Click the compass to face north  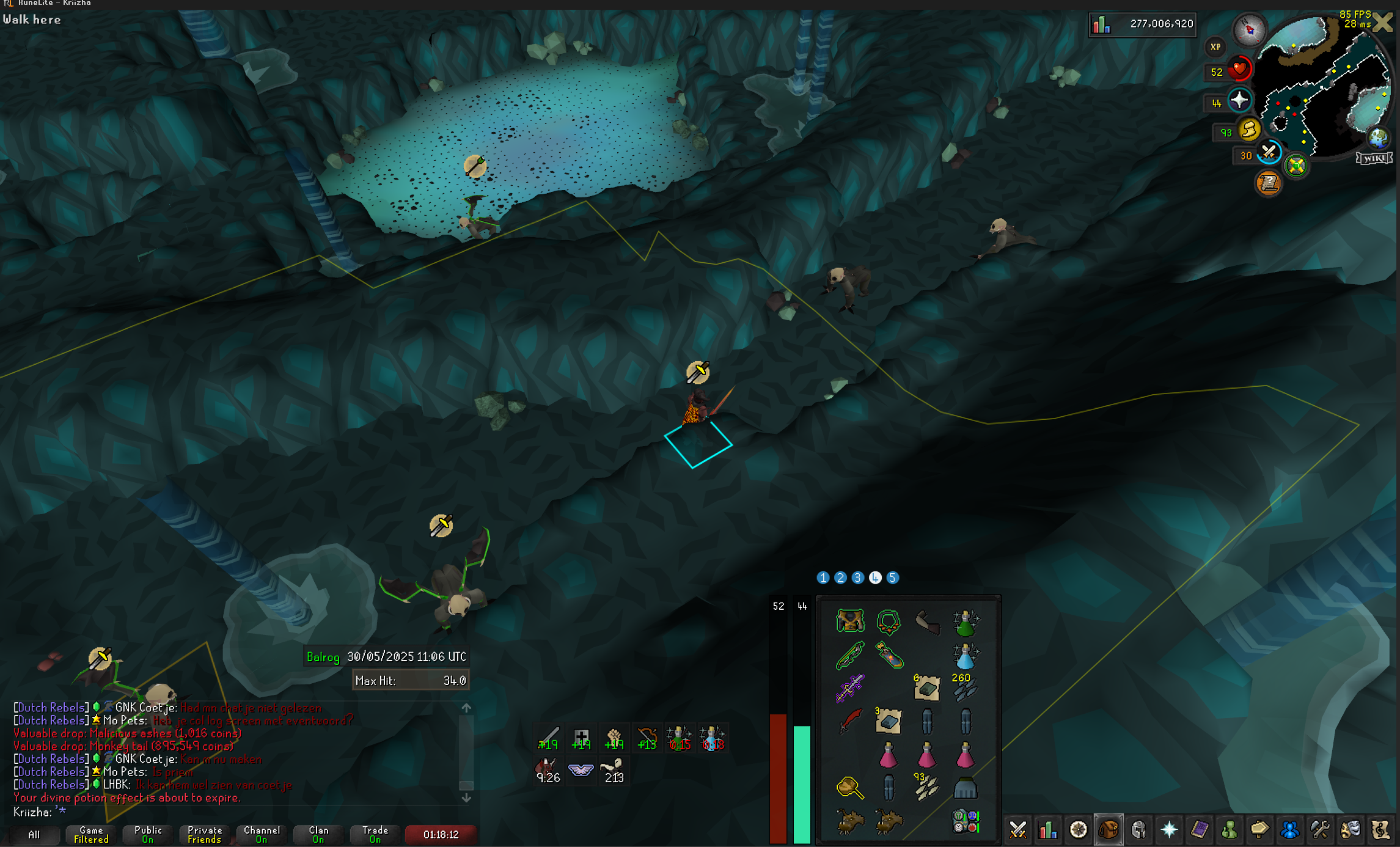(x=1249, y=28)
